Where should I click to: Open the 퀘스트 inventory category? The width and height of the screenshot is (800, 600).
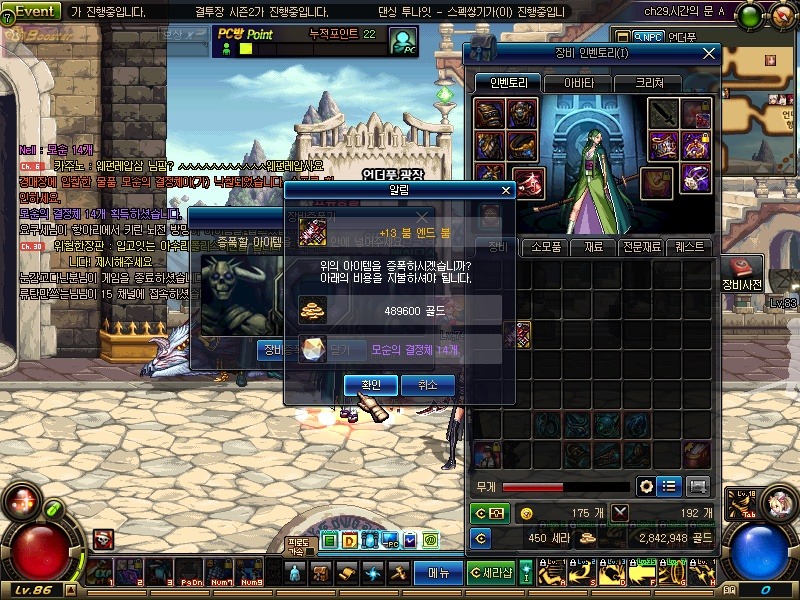tap(690, 246)
